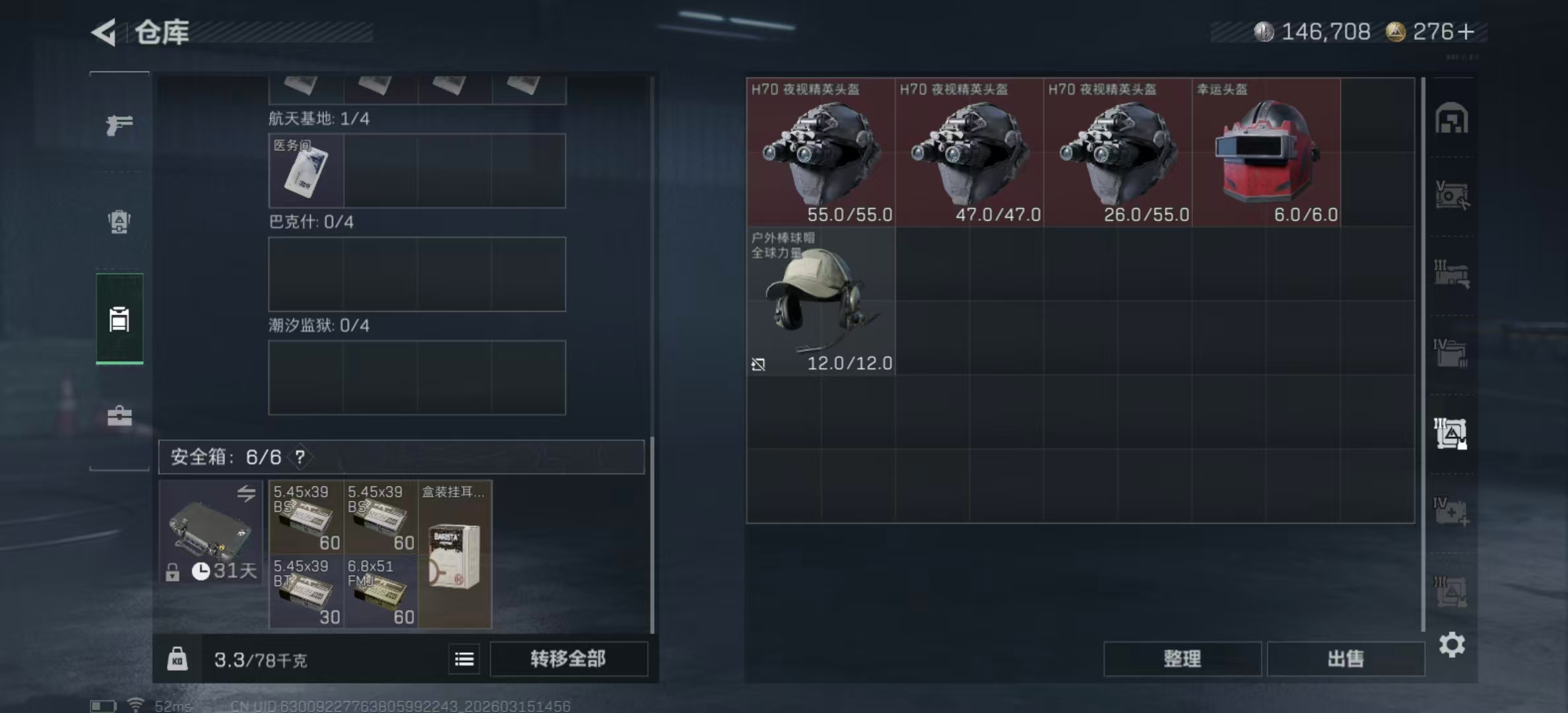Go back from the 仓库 screen
Image resolution: width=1568 pixels, height=713 pixels.
[x=104, y=32]
